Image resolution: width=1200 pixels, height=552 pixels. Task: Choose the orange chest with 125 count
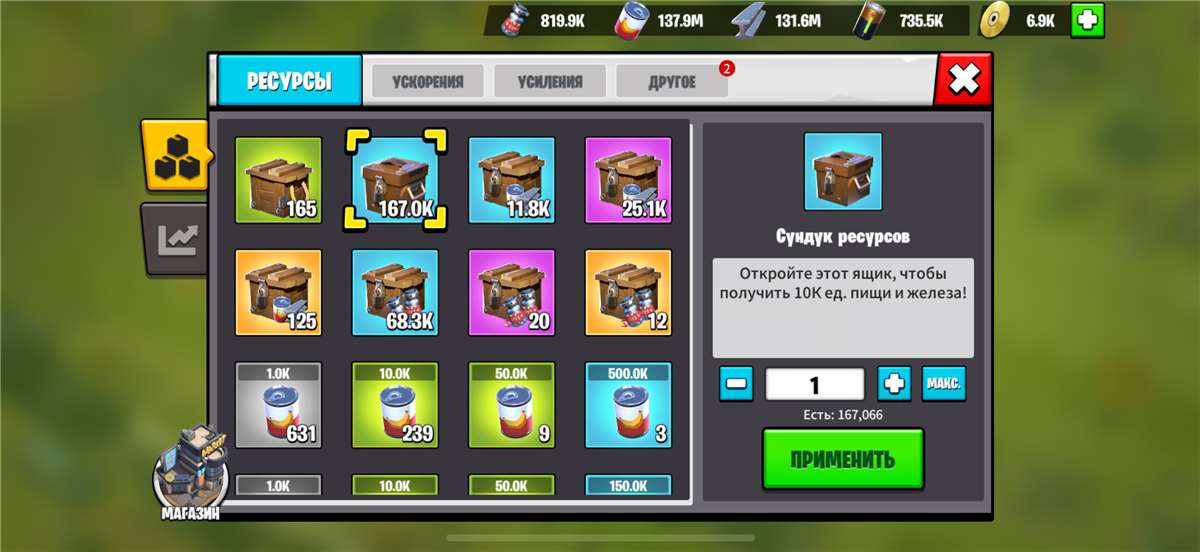(279, 292)
